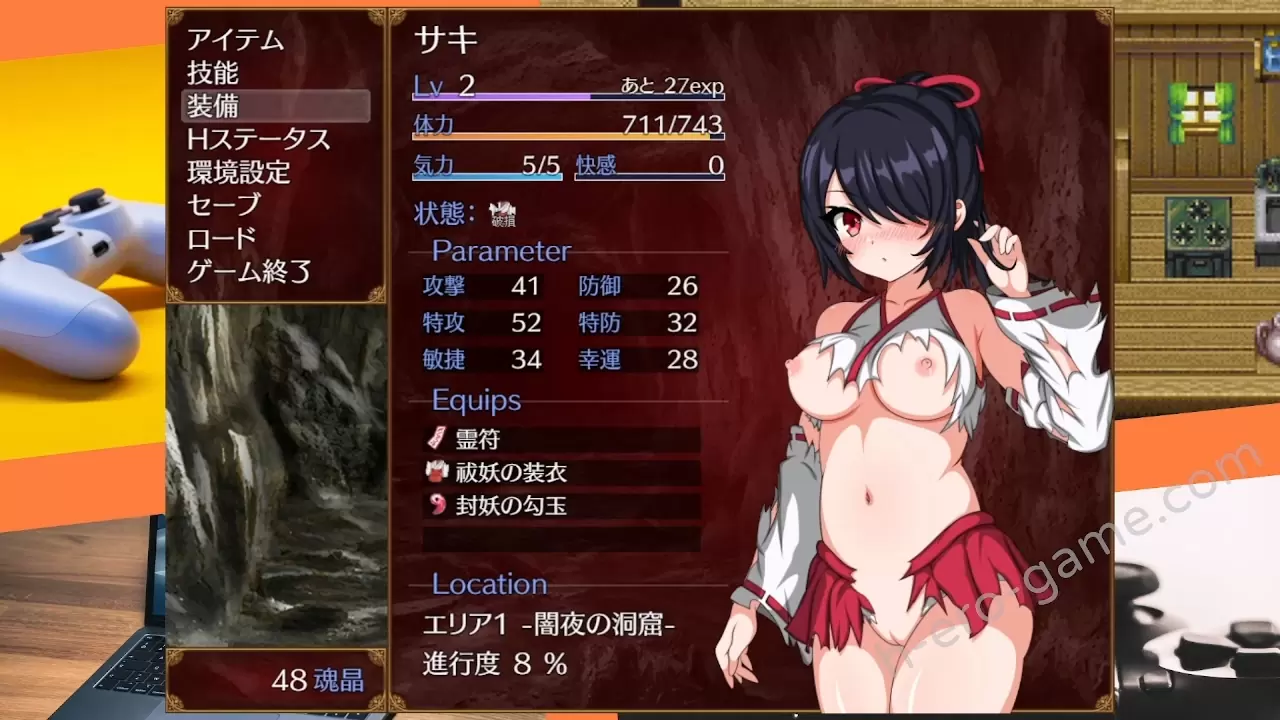Open 環境設定 settings
1280x720 pixels.
click(x=238, y=172)
